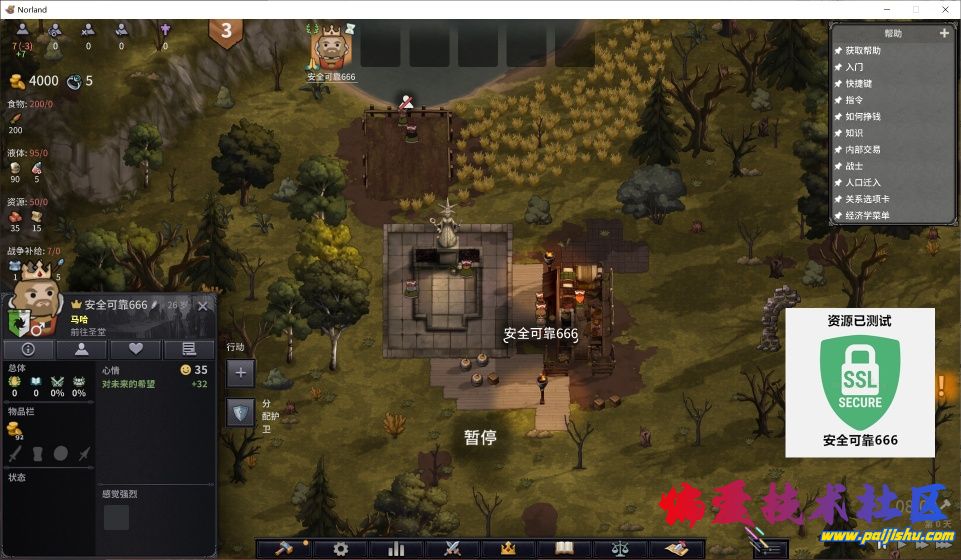This screenshot has height=560, width=961.
Task: Open the character log list tab
Action: 188,349
